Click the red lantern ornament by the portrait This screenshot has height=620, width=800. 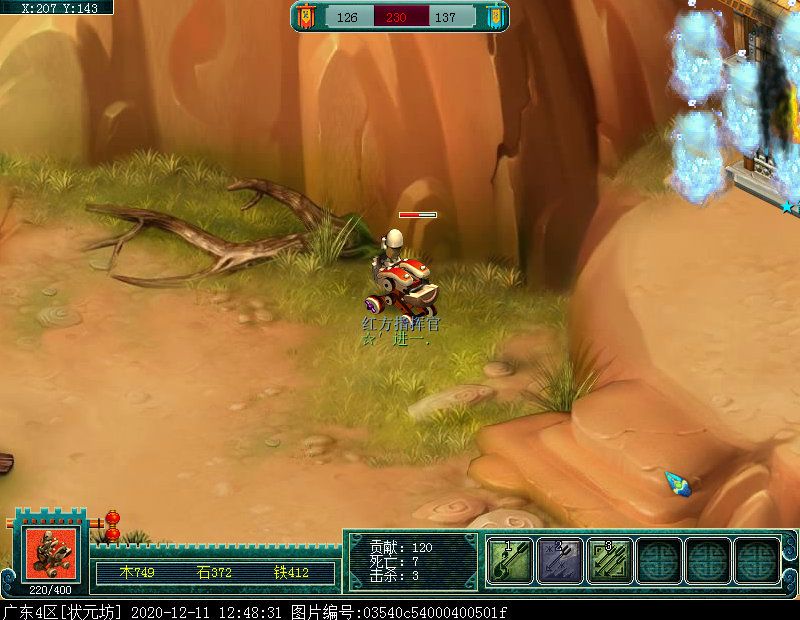coord(112,525)
